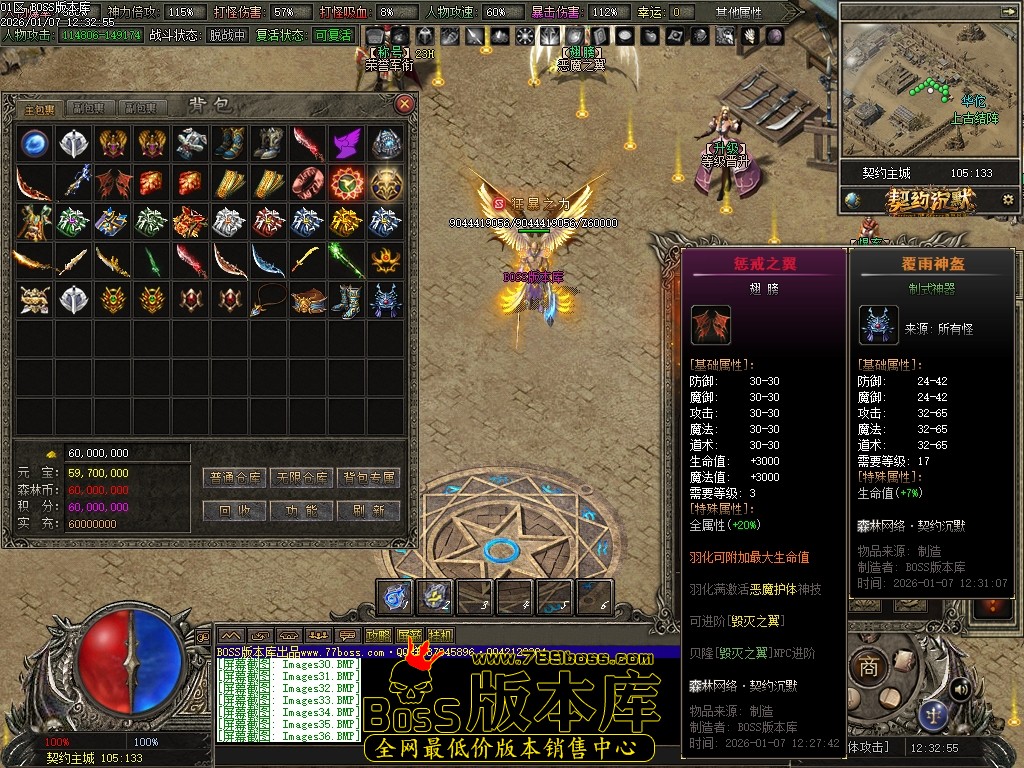1024x768 pixels.
Task: Open the 商 shop button
Action: click(869, 667)
